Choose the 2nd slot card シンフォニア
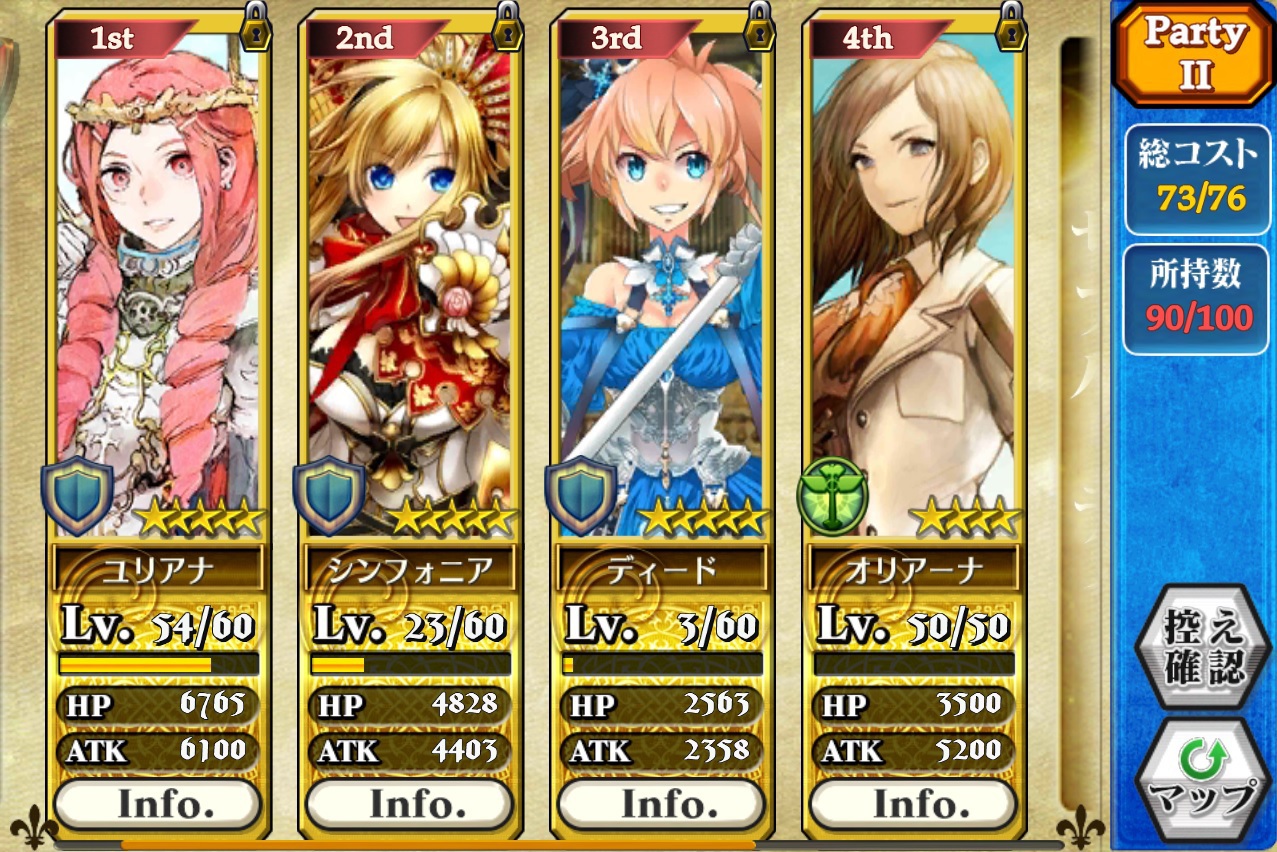Viewport: 1277px width, 852px height. (409, 280)
